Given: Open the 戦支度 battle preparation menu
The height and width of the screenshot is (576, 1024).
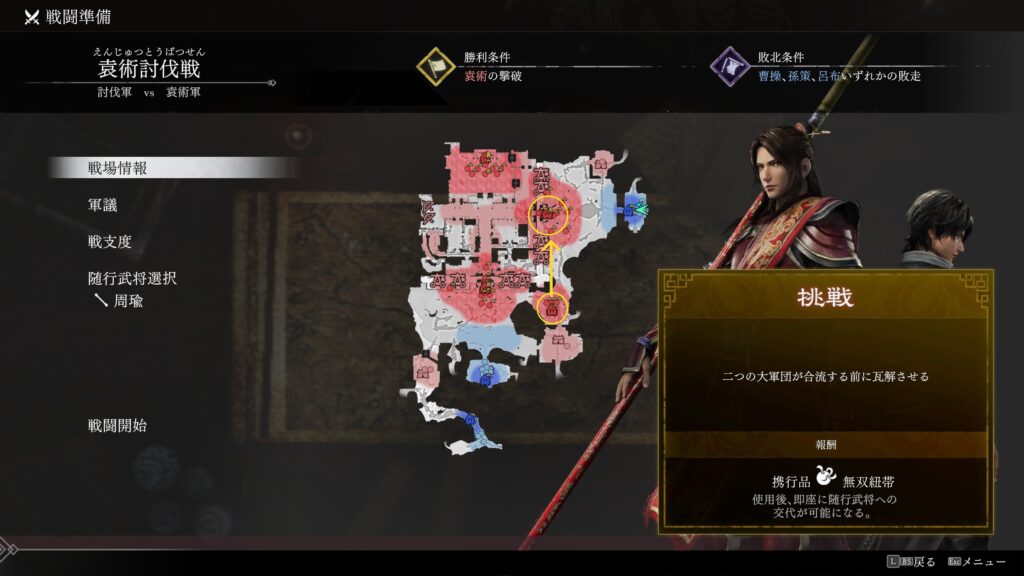Looking at the screenshot, I should click(x=110, y=242).
